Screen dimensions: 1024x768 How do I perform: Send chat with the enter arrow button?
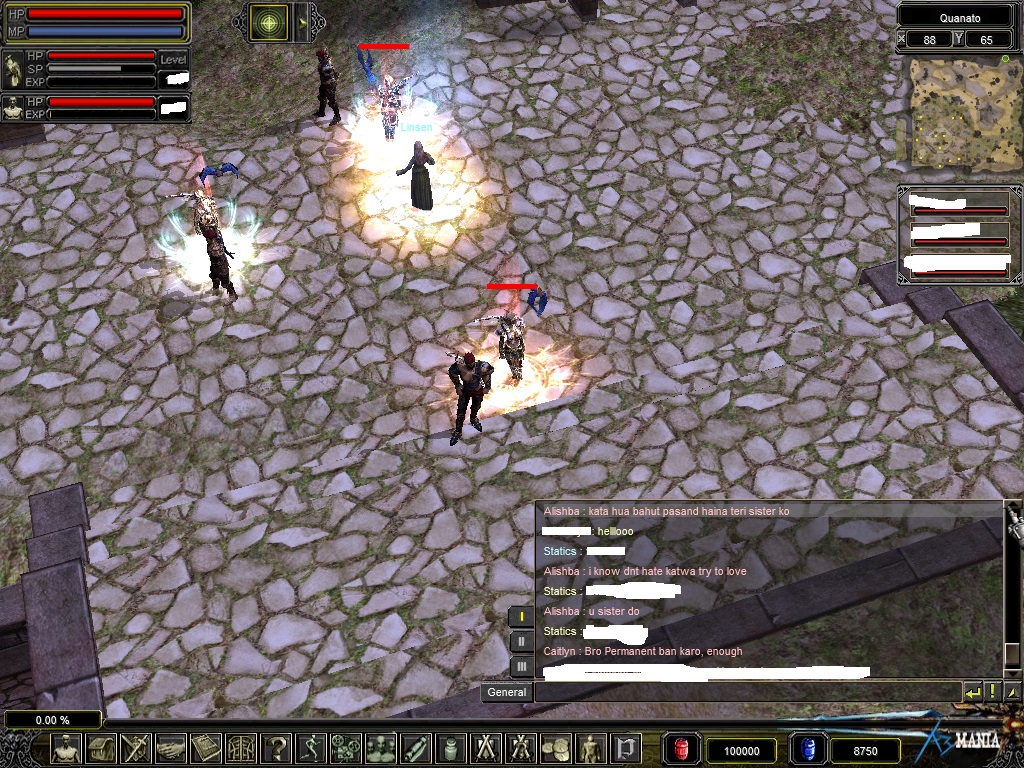(972, 692)
